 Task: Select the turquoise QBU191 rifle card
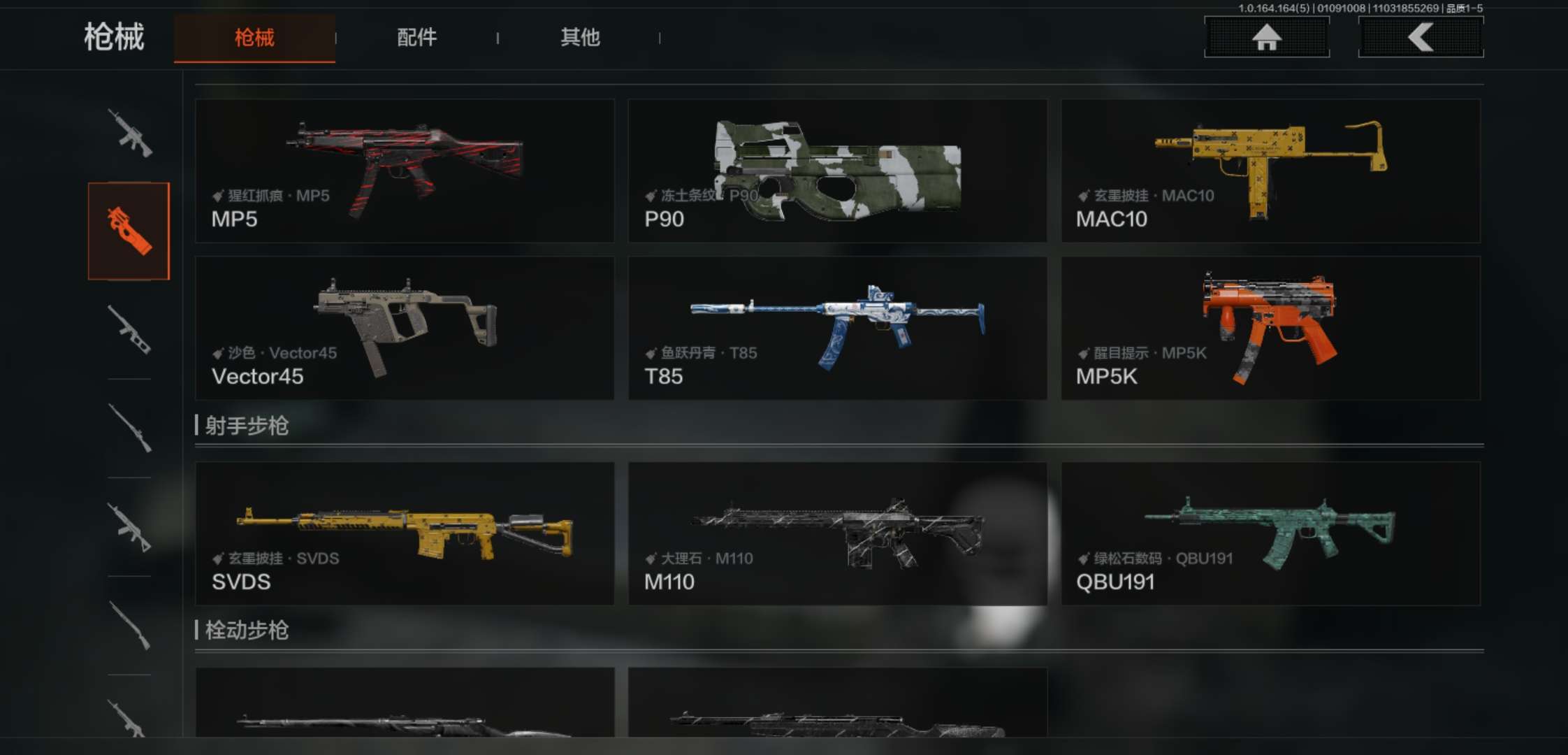[1270, 533]
